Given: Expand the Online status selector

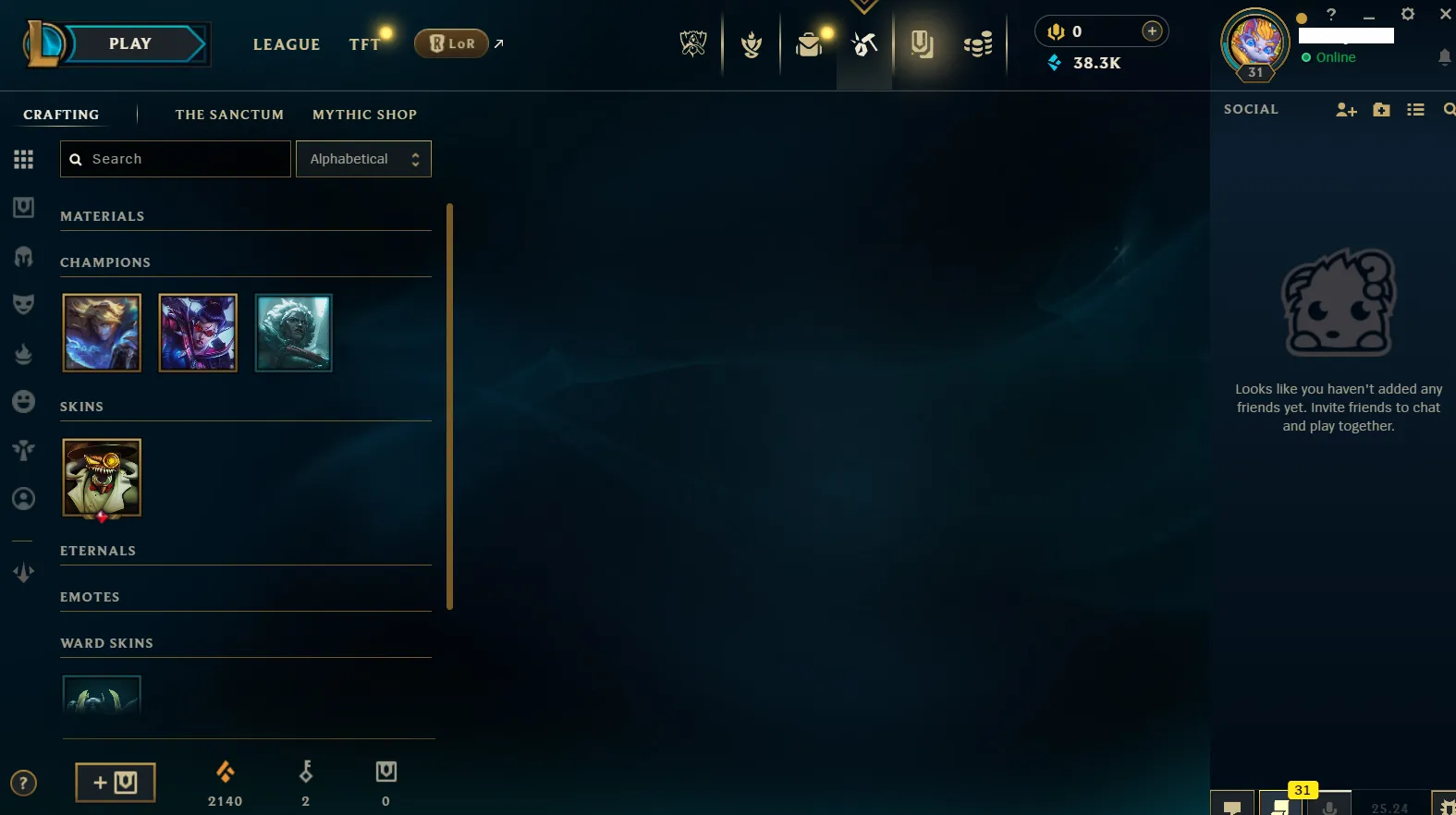Looking at the screenshot, I should pos(1328,56).
